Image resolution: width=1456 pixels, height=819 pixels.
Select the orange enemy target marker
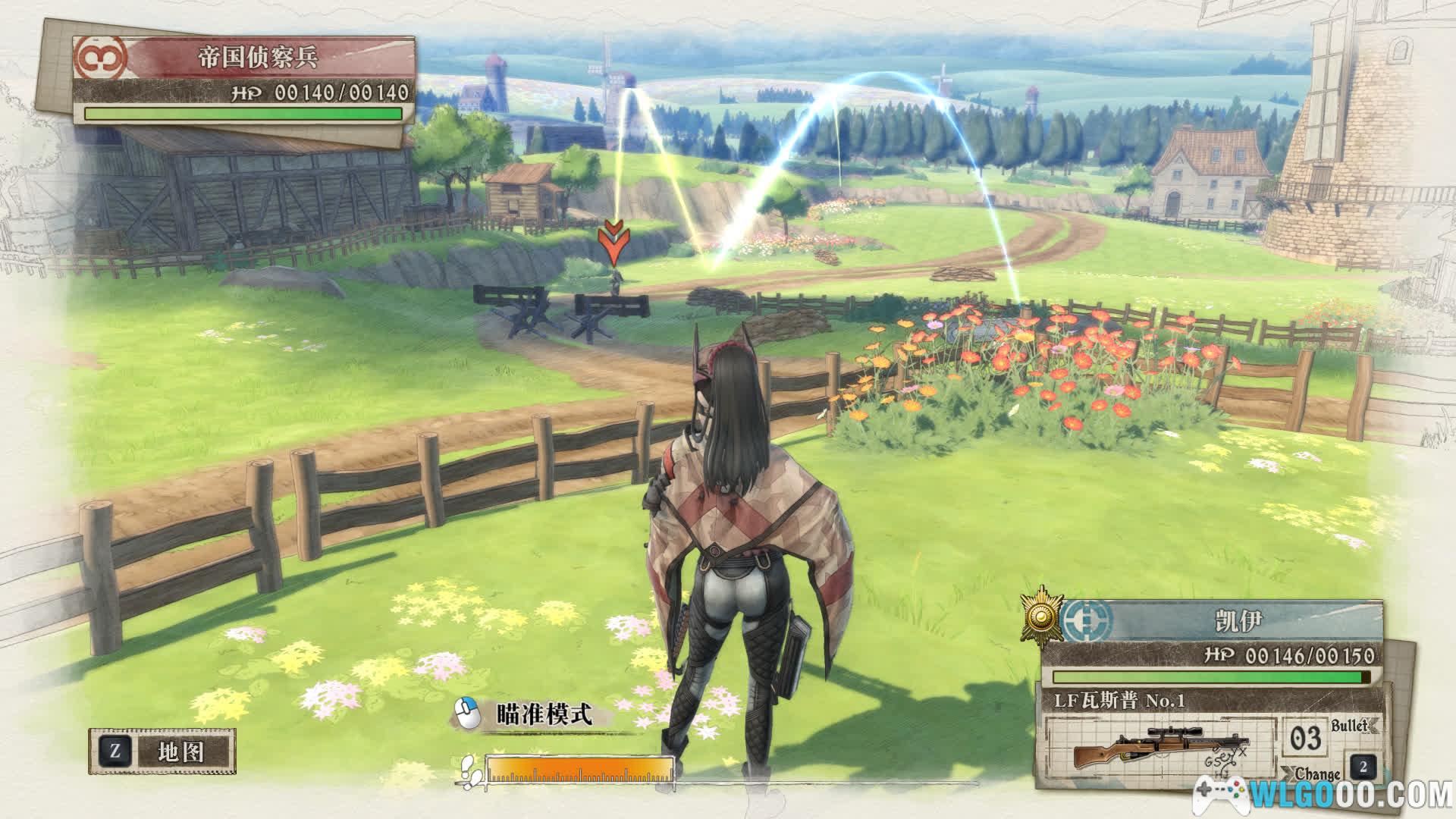coord(612,243)
